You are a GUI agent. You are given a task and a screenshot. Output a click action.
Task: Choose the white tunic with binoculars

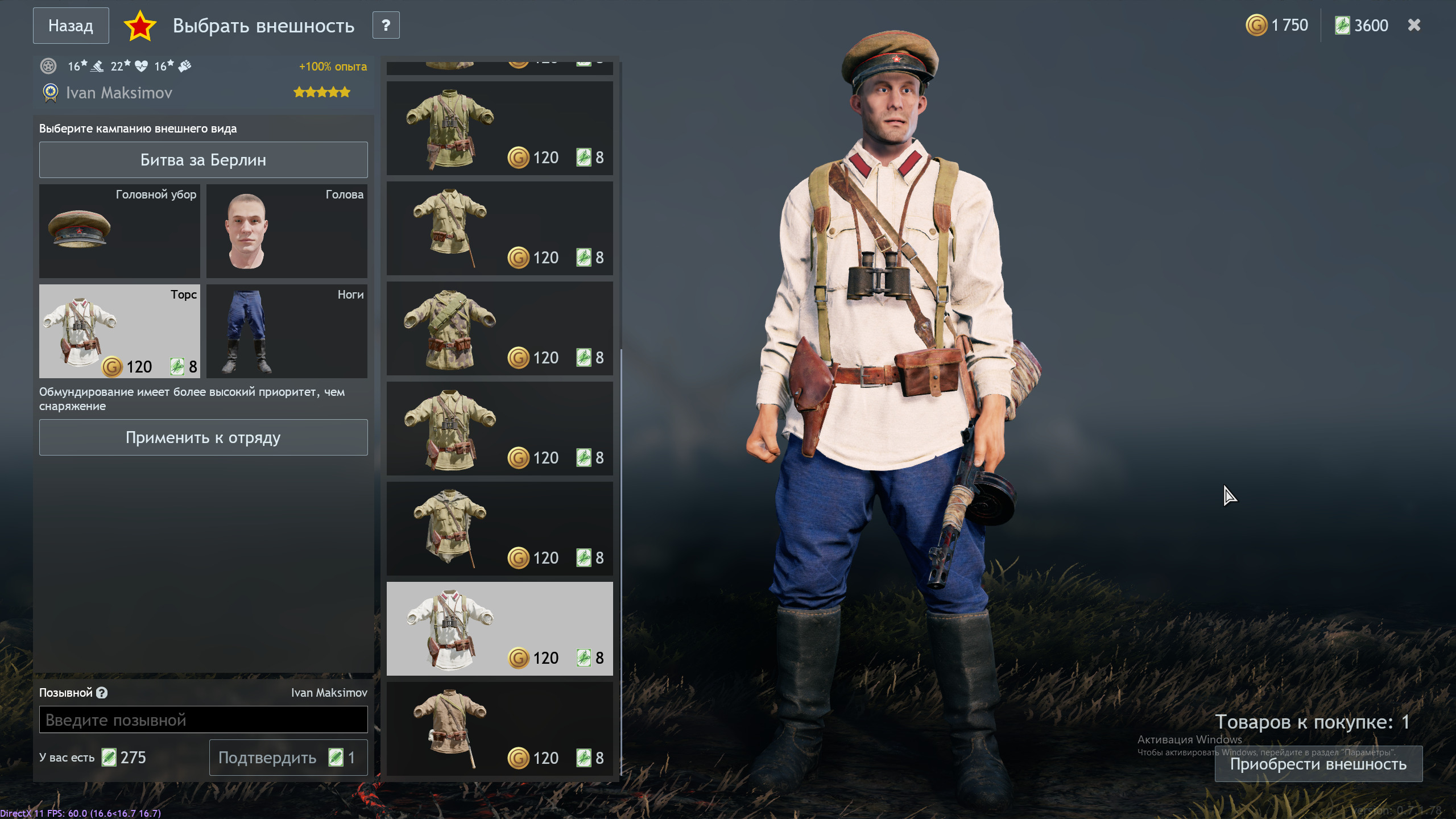(x=499, y=628)
